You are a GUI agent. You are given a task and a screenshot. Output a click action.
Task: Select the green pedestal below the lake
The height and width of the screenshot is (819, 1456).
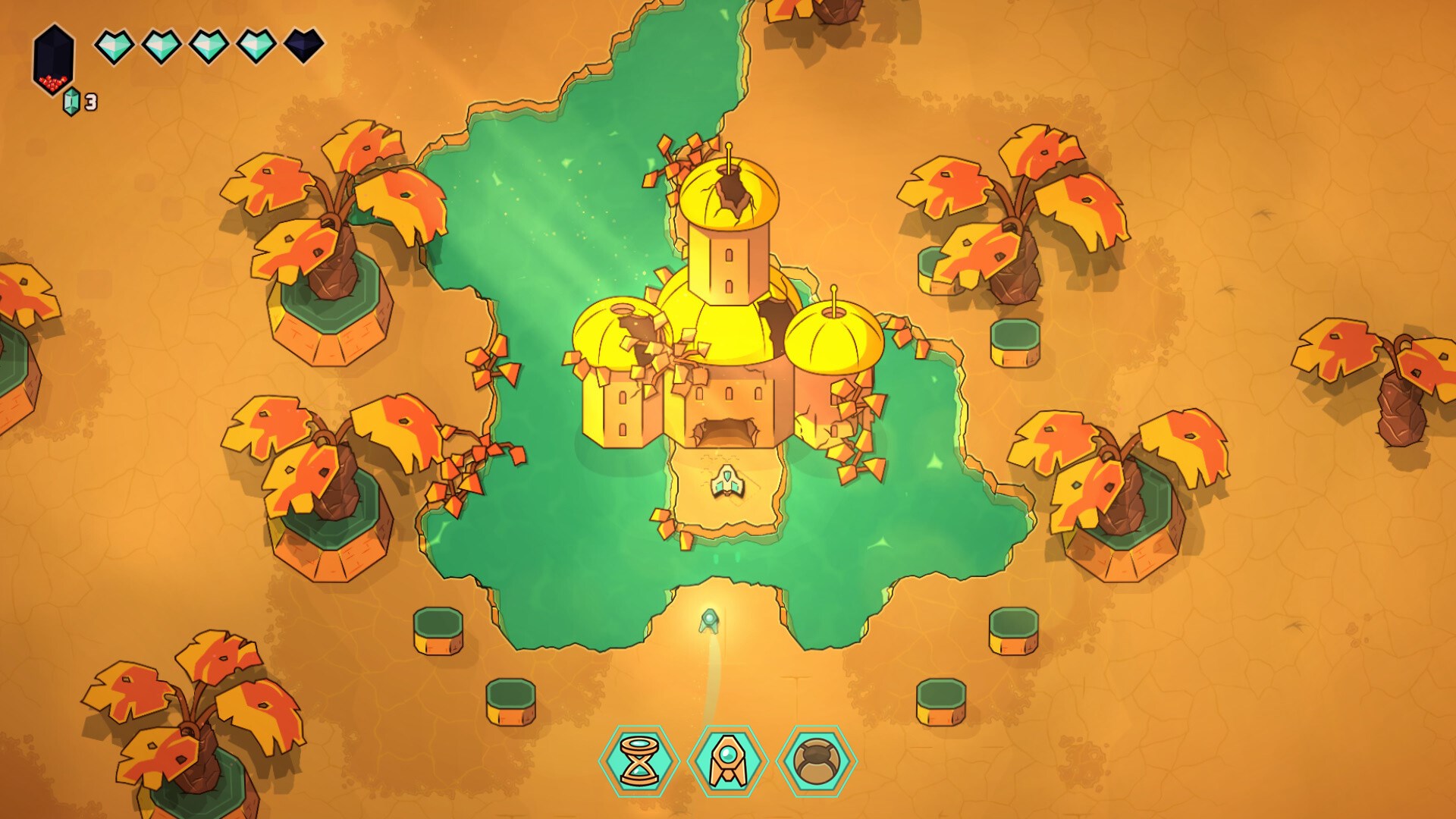(x=436, y=629)
